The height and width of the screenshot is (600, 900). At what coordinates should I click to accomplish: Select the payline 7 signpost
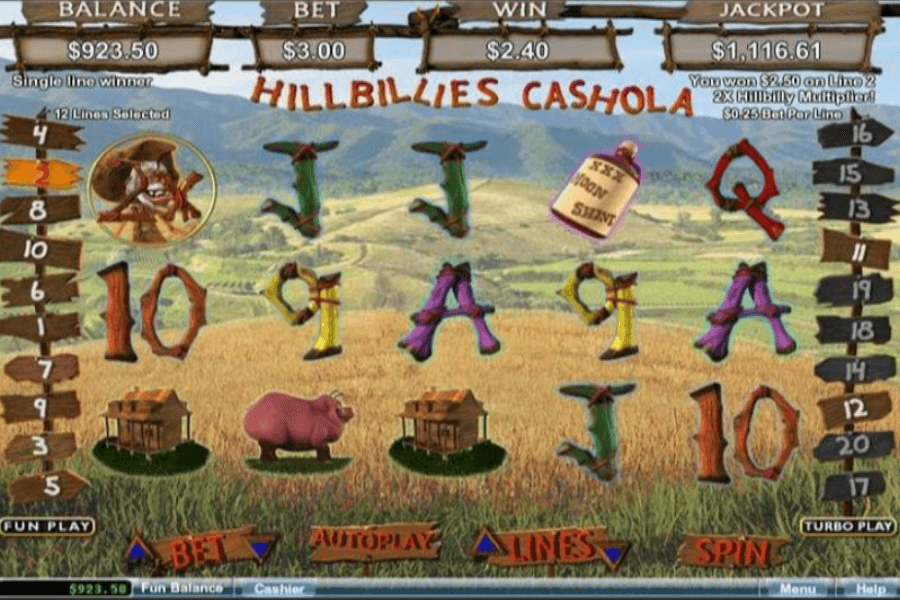[41, 368]
